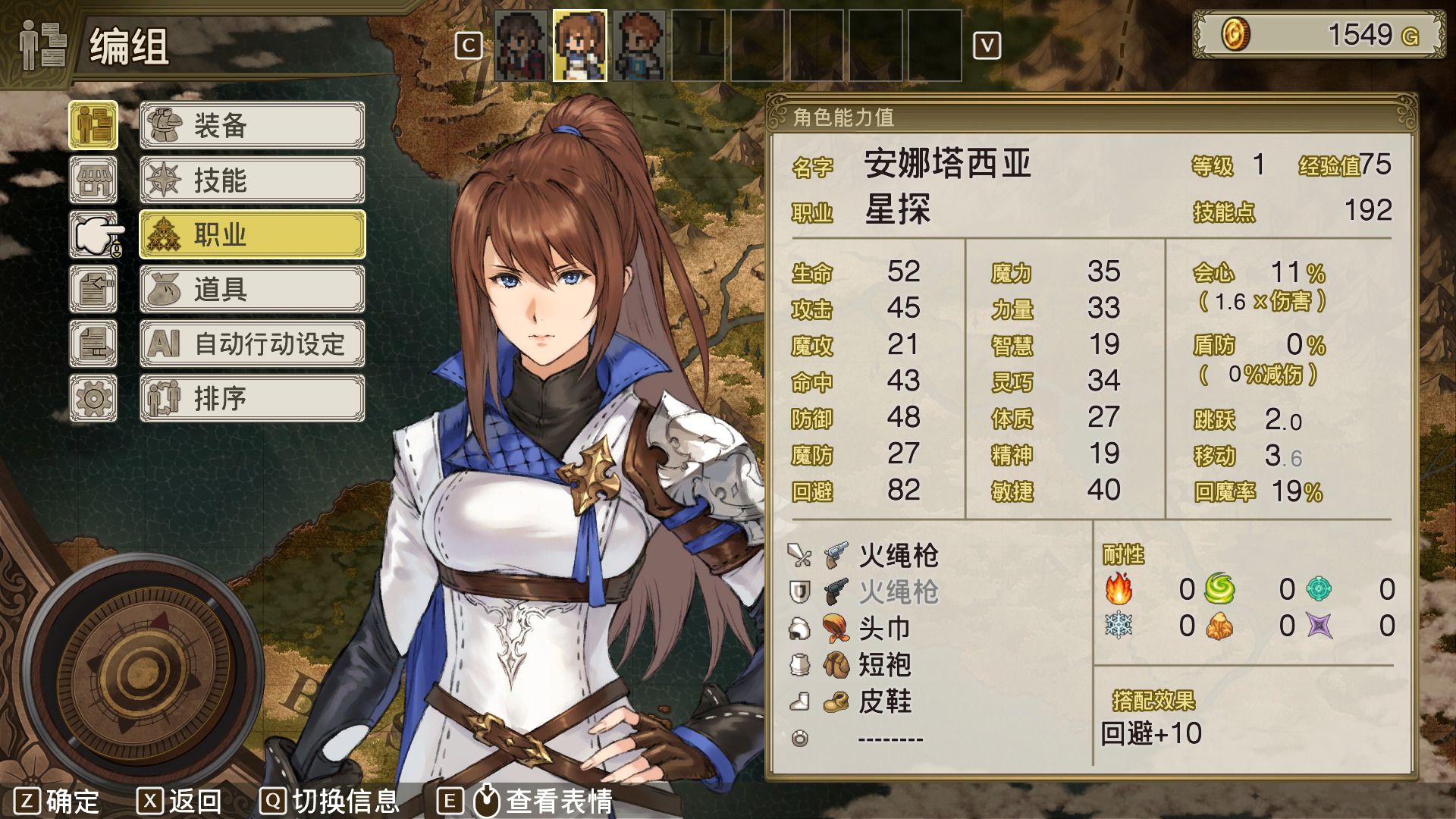The width and height of the screenshot is (1456, 819).
Task: Select the dark-haired character portrait
Action: pos(520,45)
